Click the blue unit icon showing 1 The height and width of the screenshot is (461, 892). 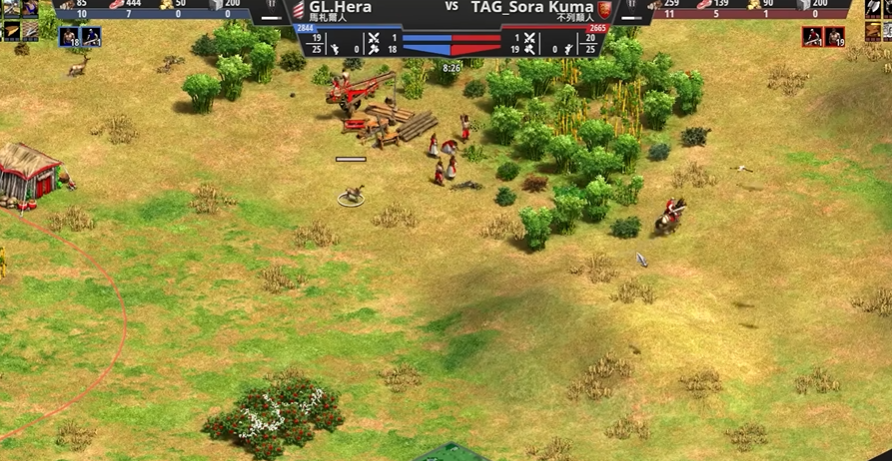(91, 37)
